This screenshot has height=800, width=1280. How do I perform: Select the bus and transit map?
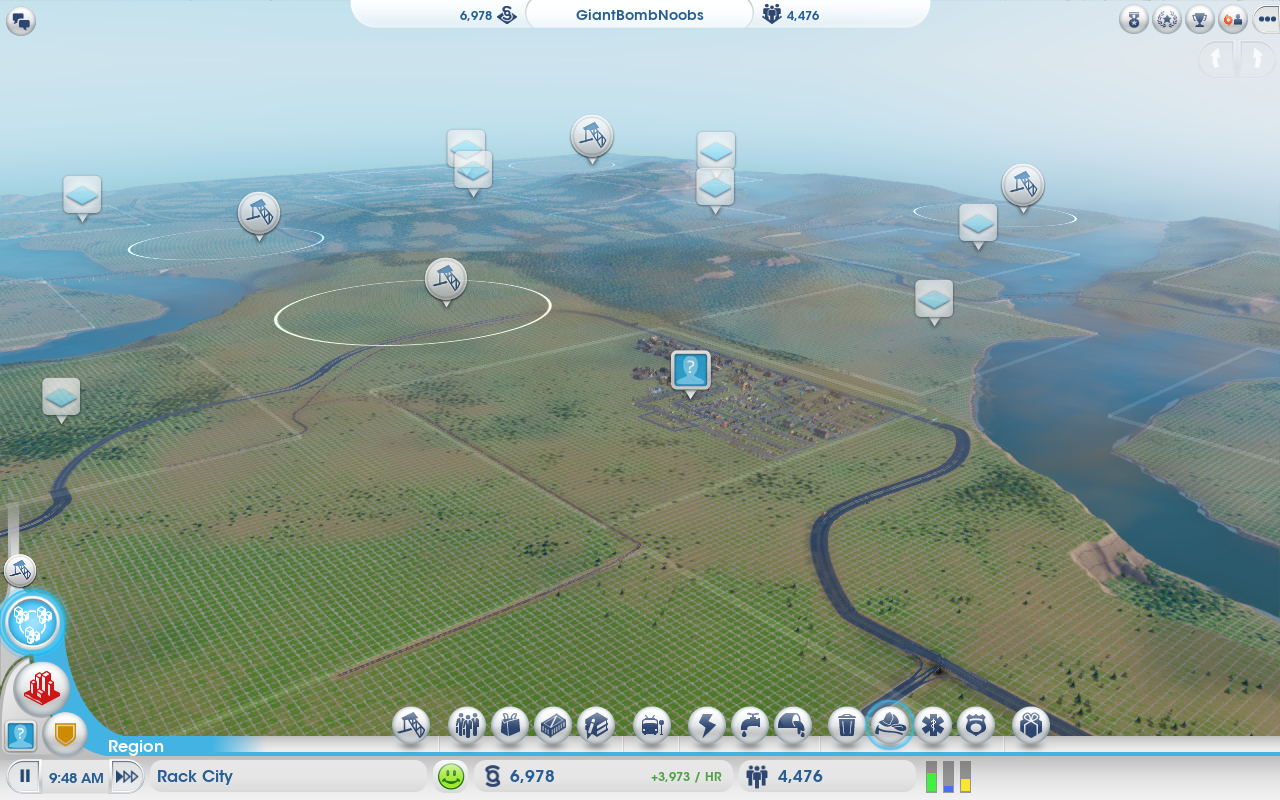tap(652, 725)
